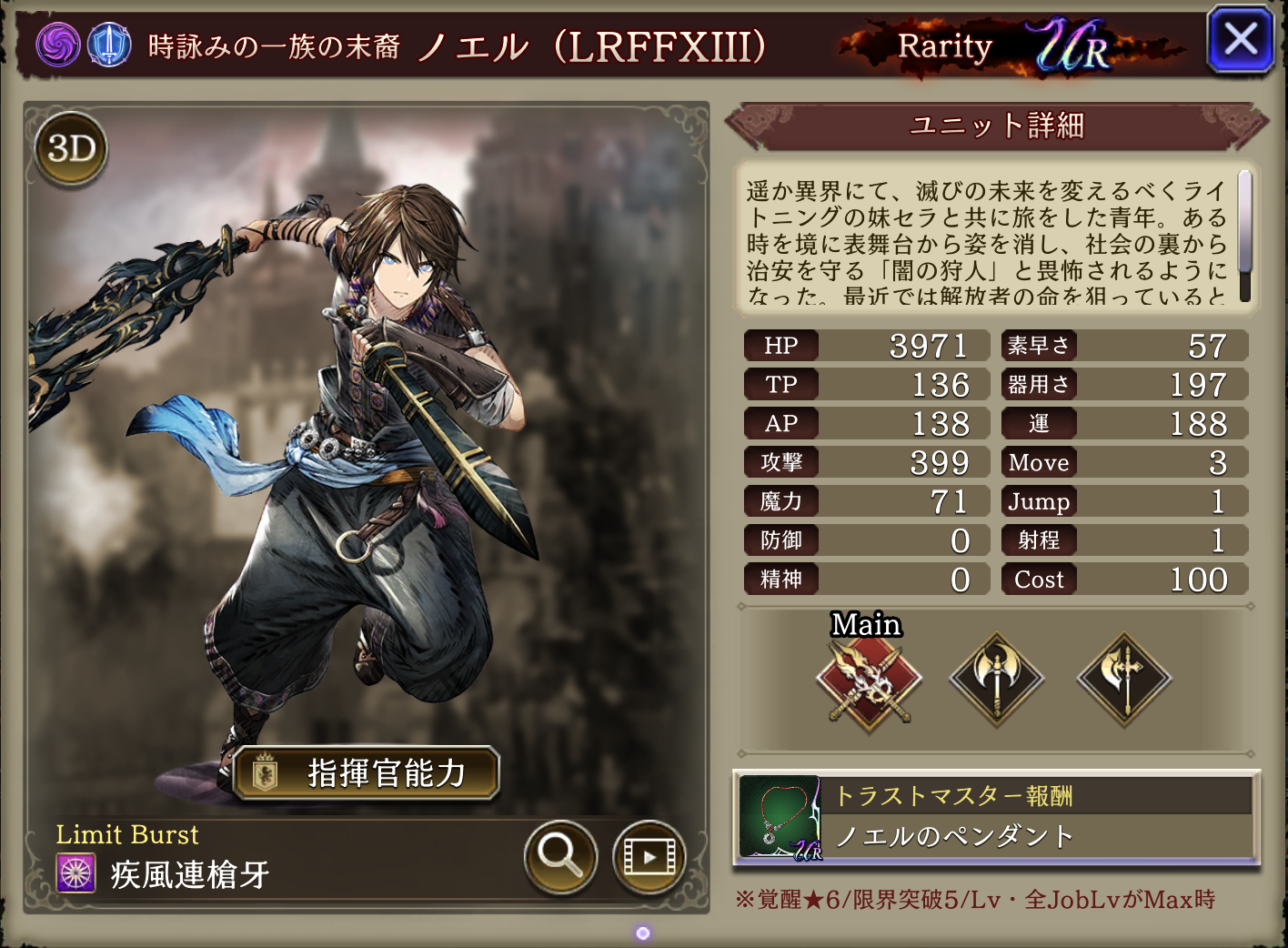Close the unit details window

tap(1240, 40)
